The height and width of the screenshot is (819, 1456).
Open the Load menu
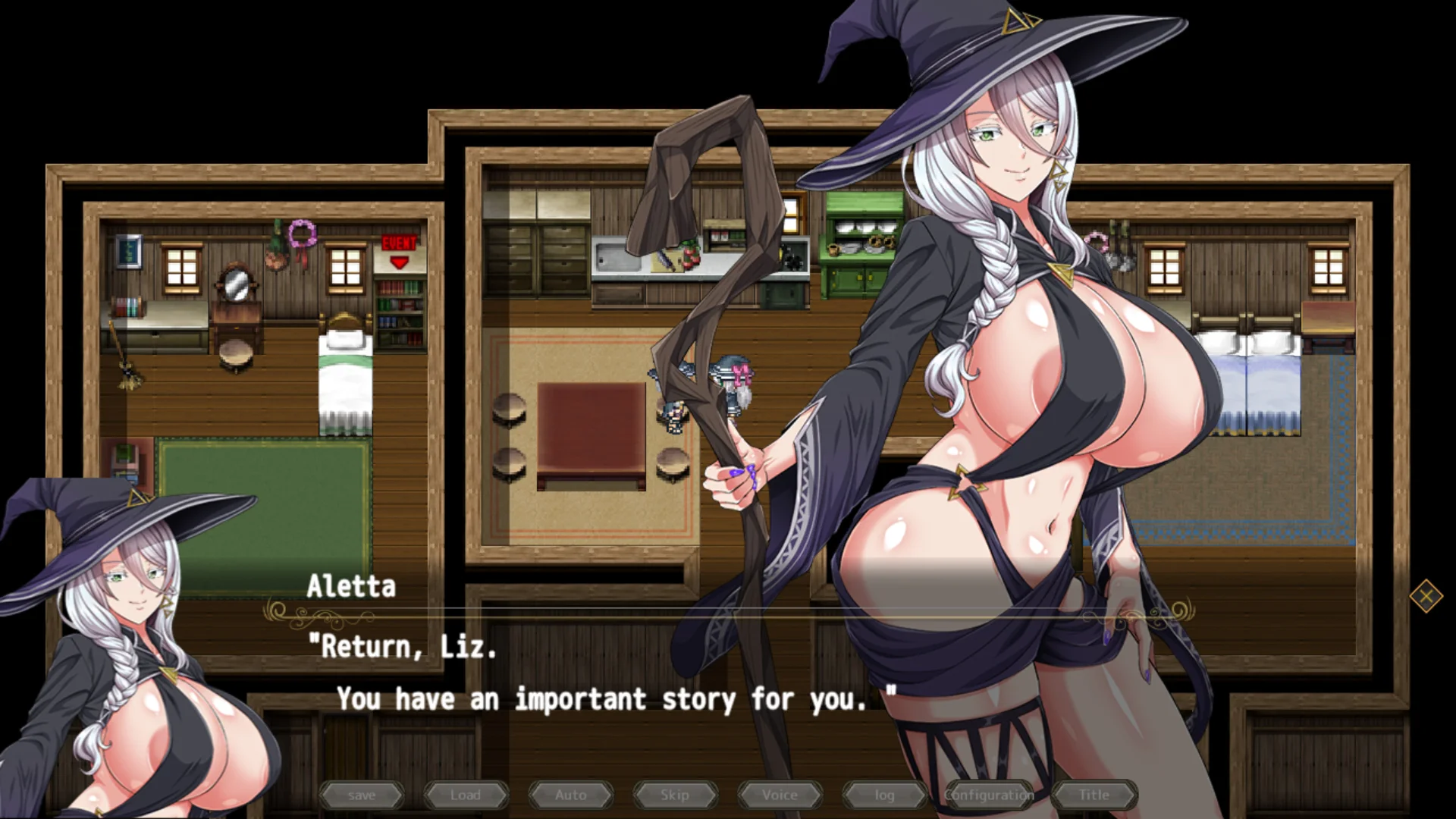[466, 795]
